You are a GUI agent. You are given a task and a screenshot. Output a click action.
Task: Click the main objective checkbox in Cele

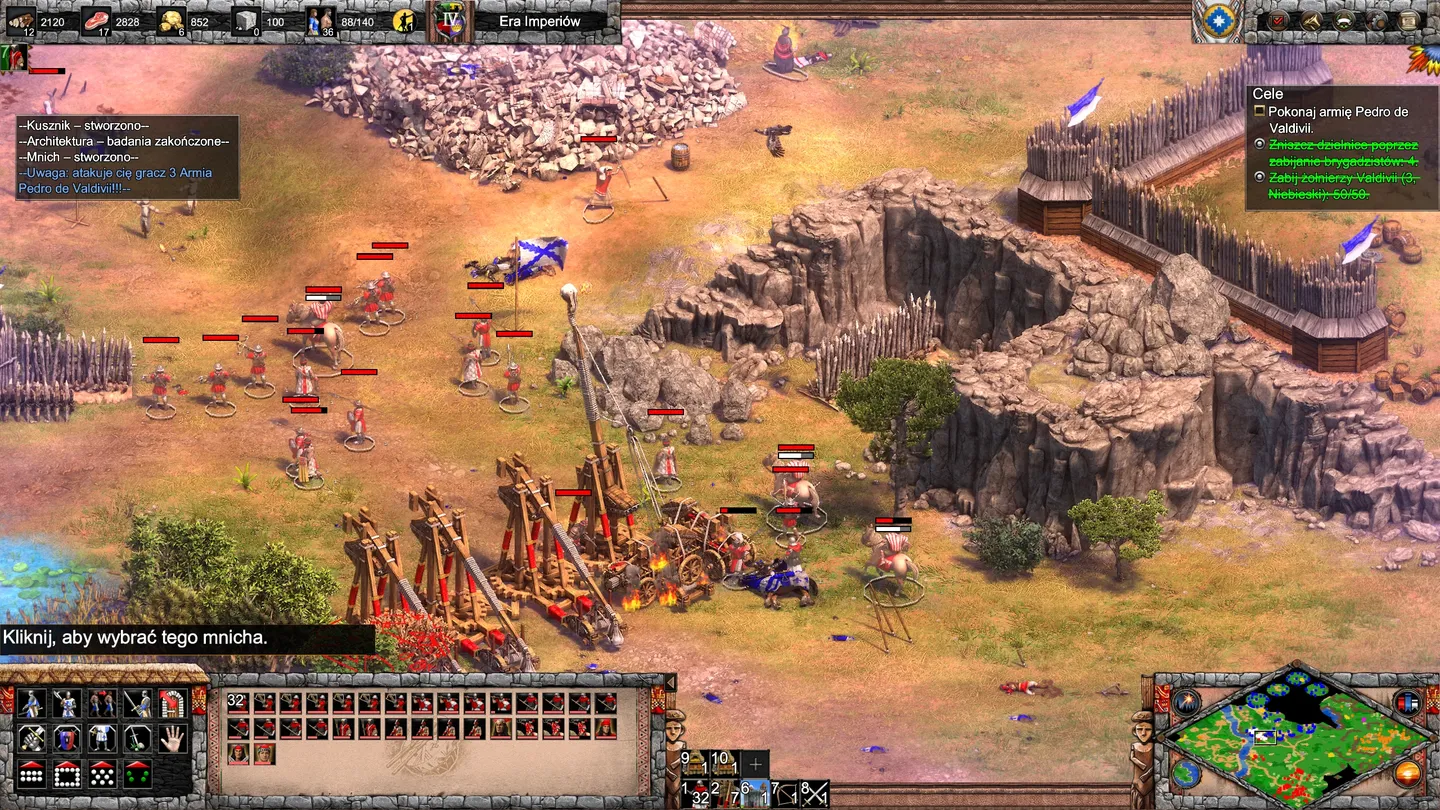(1260, 112)
